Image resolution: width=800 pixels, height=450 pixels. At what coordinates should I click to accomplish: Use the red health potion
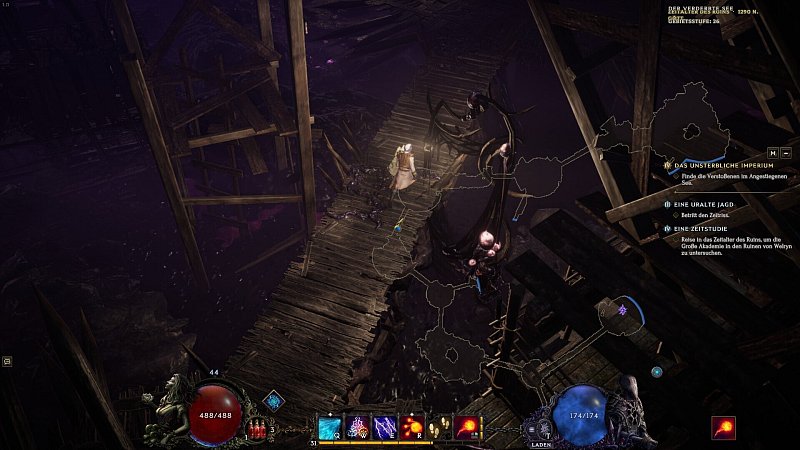click(257, 429)
